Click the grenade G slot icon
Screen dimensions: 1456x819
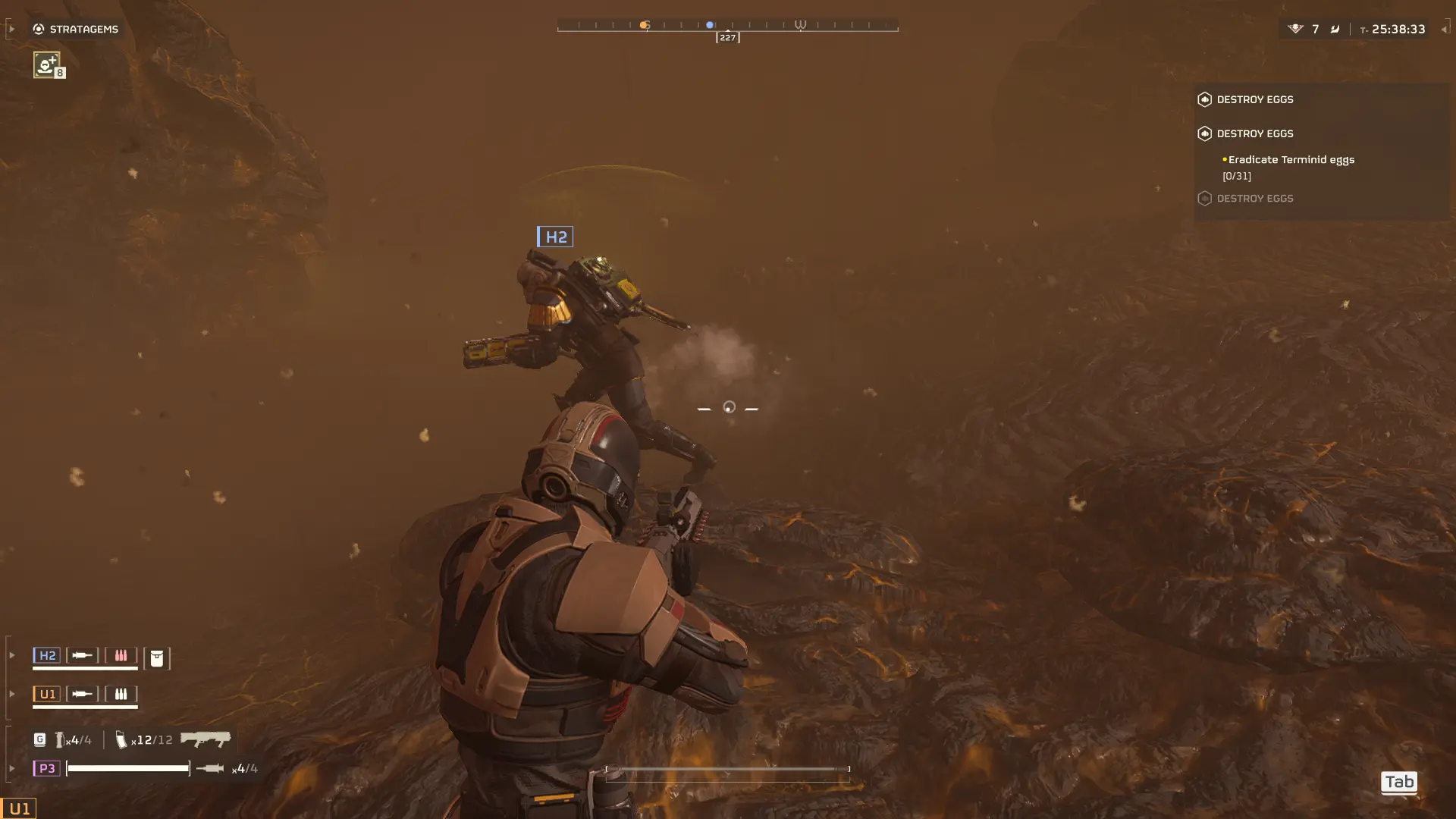39,739
